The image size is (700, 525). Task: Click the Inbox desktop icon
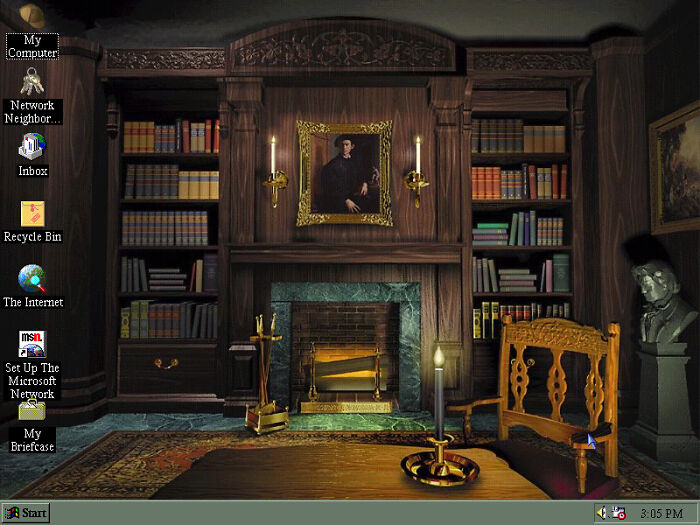32,148
